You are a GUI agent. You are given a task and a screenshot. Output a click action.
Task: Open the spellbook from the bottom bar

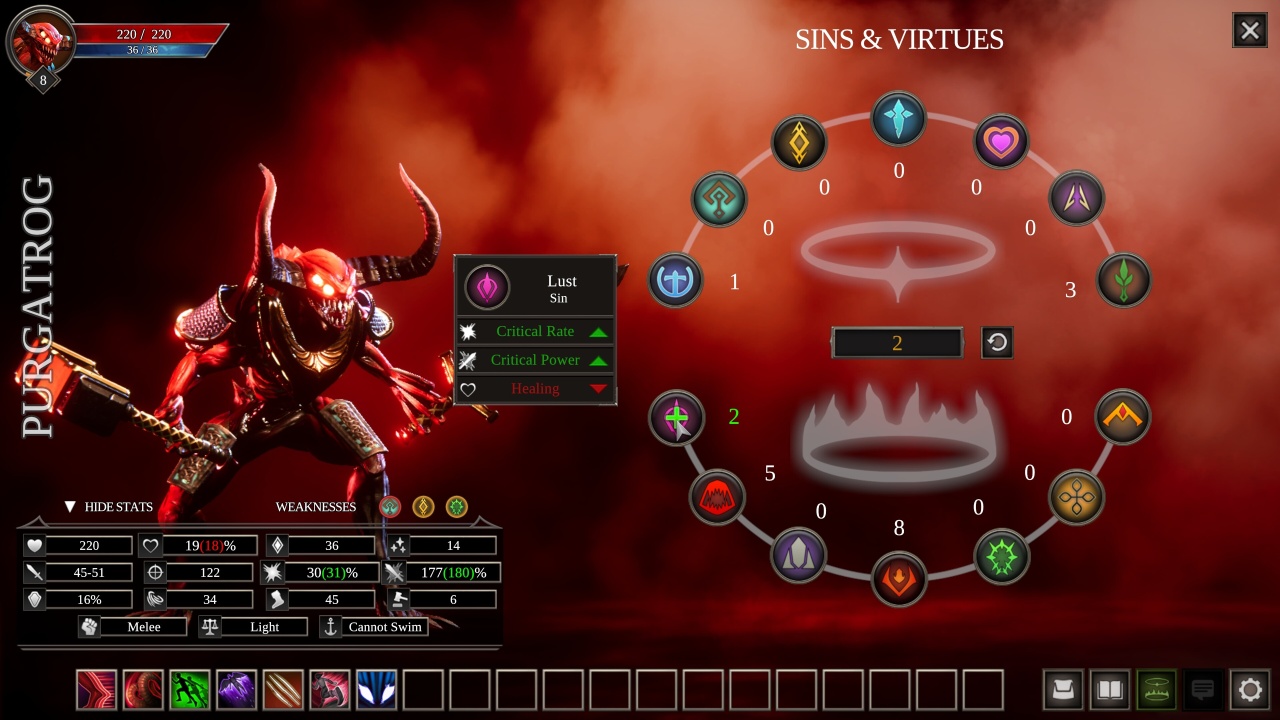click(x=1110, y=690)
